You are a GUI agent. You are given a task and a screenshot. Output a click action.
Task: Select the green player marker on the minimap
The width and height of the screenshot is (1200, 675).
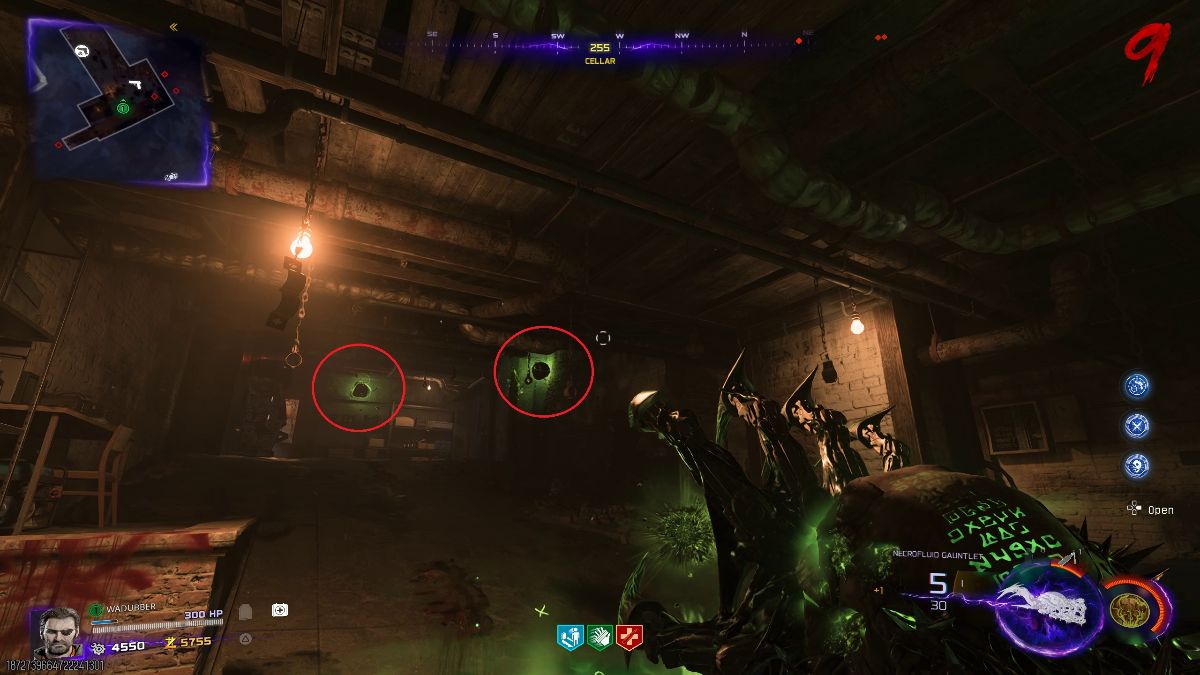(122, 107)
